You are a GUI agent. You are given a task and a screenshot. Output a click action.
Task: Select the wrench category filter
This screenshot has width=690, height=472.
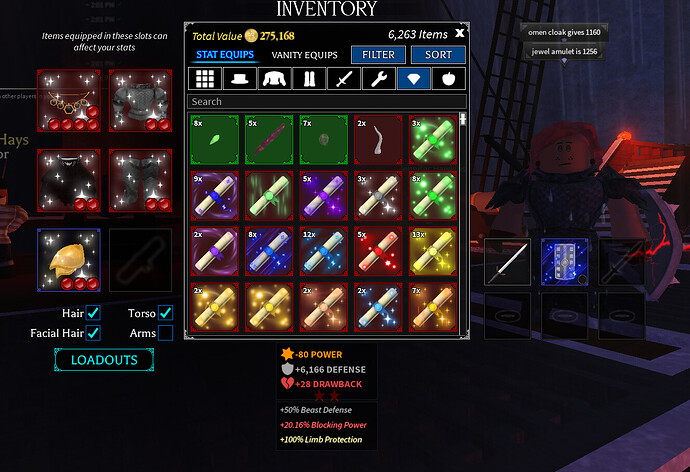click(380, 79)
